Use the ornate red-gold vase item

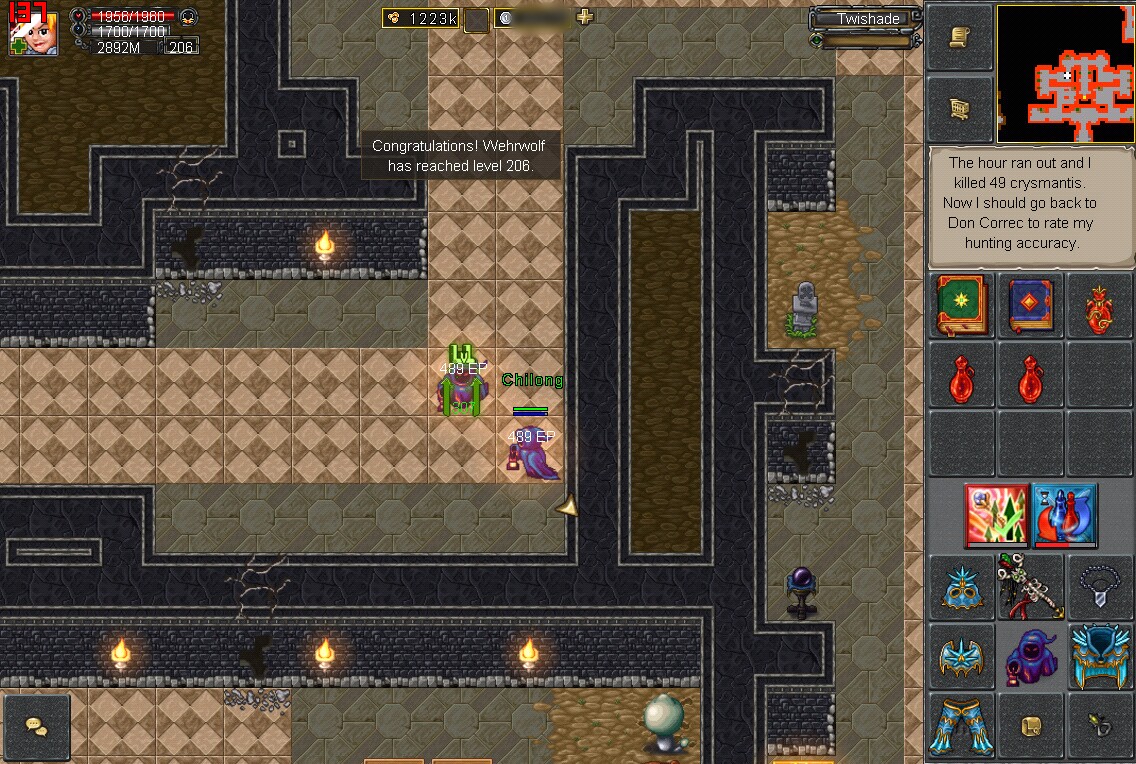tap(1099, 306)
